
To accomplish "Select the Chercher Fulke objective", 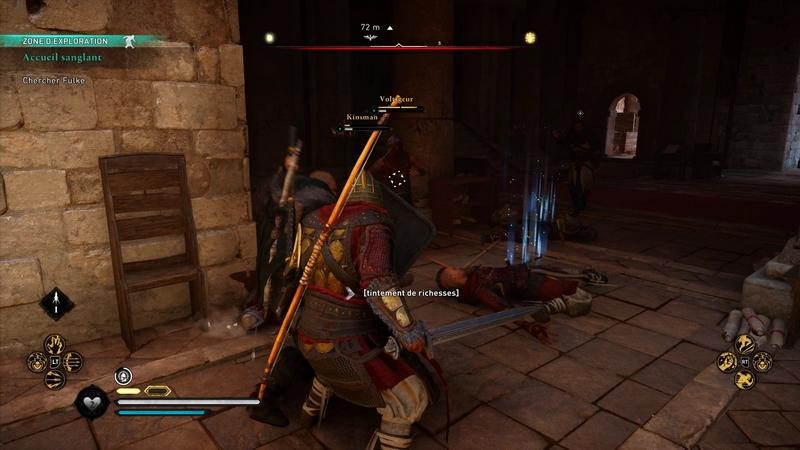I will click(54, 80).
